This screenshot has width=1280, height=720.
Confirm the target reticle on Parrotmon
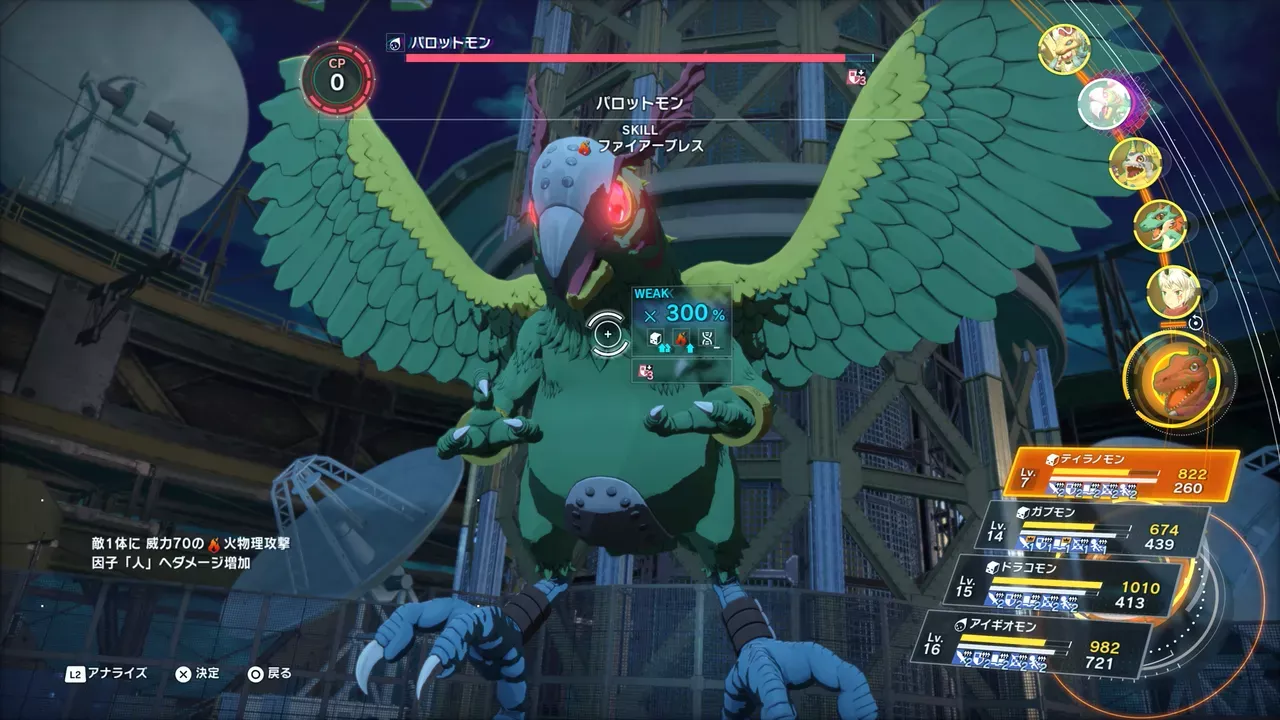coord(607,333)
